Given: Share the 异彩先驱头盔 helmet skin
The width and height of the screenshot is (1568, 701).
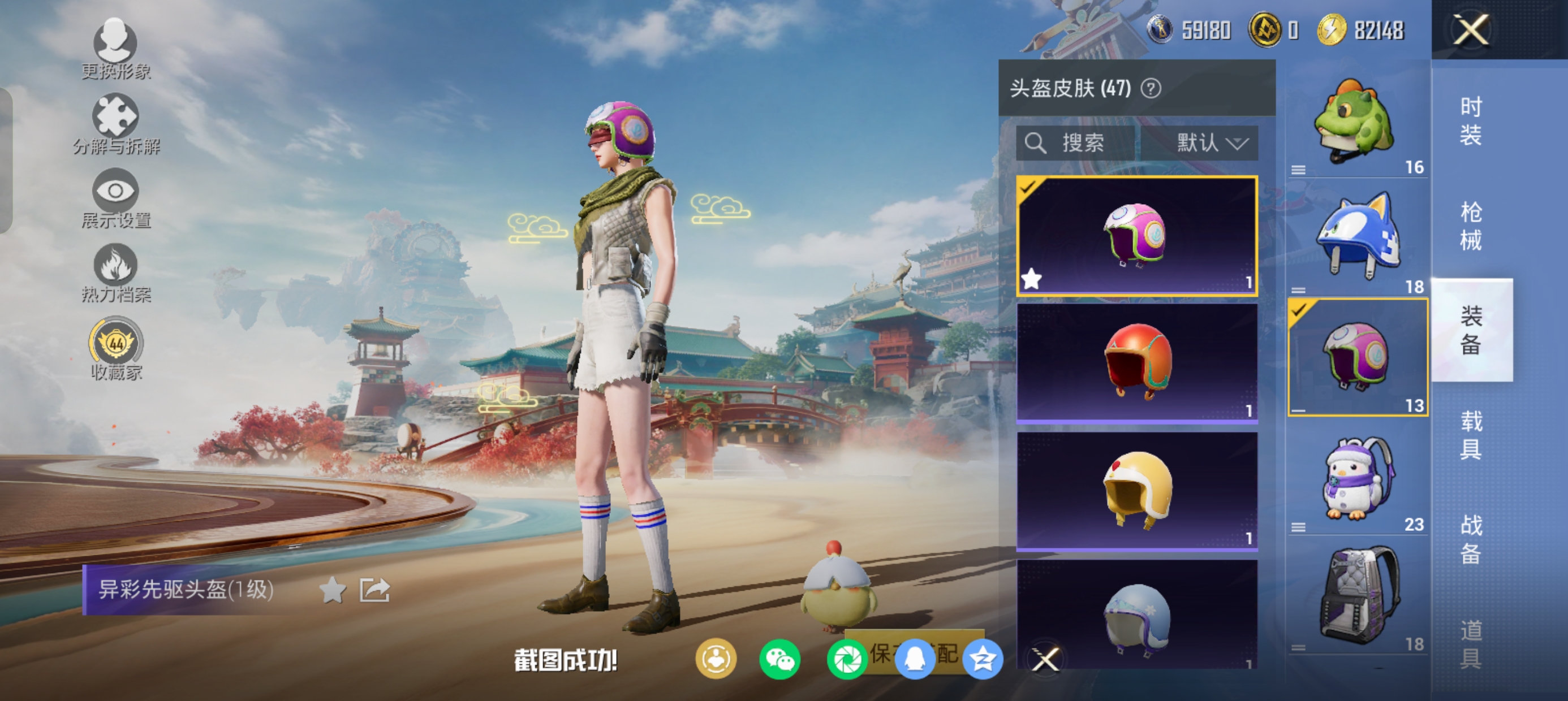Looking at the screenshot, I should coord(374,590).
